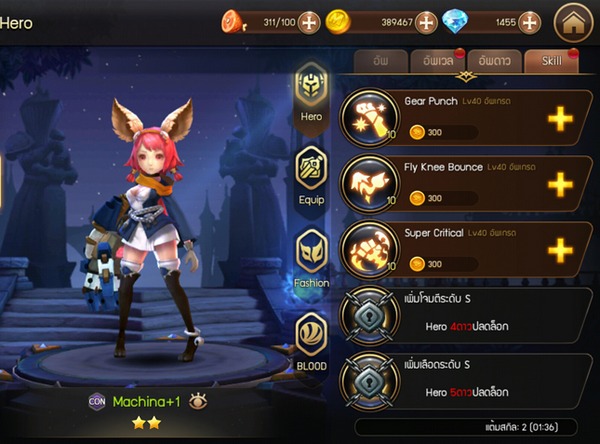Add more stamina with plus button
The width and height of the screenshot is (600, 444).
pos(309,21)
